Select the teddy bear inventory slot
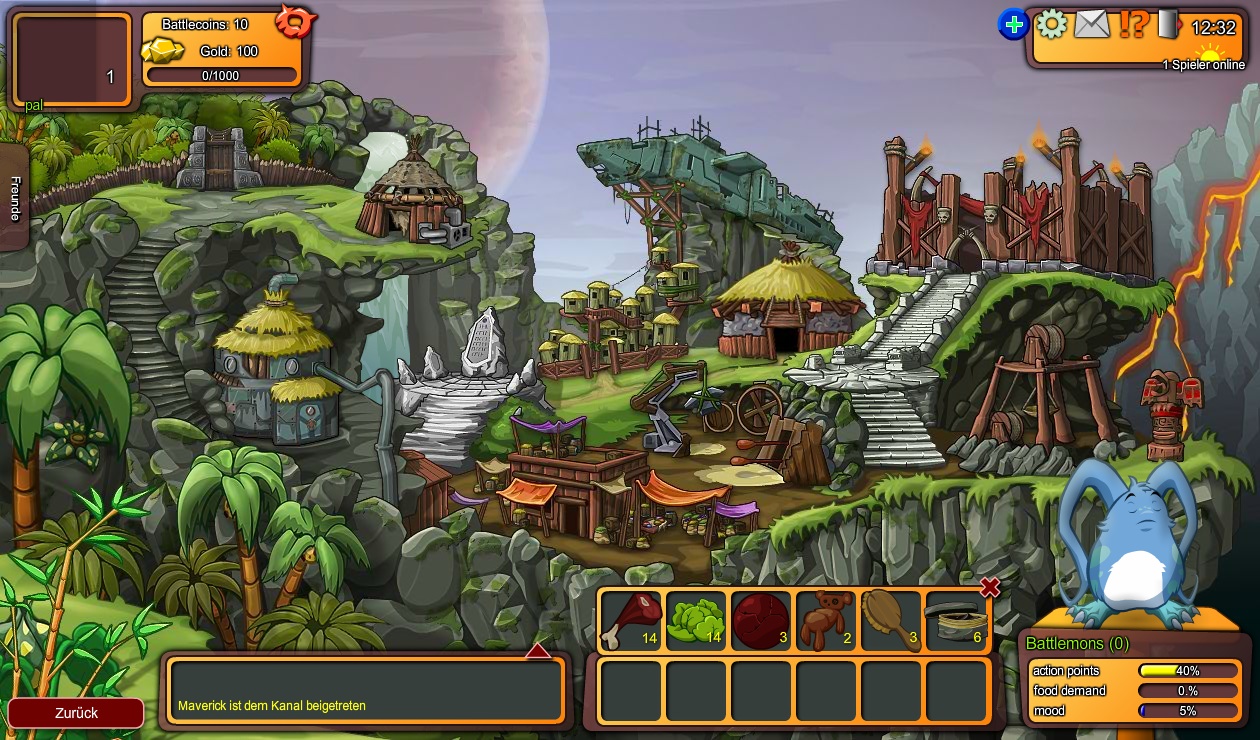Viewport: 1260px width, 740px height. [825, 621]
